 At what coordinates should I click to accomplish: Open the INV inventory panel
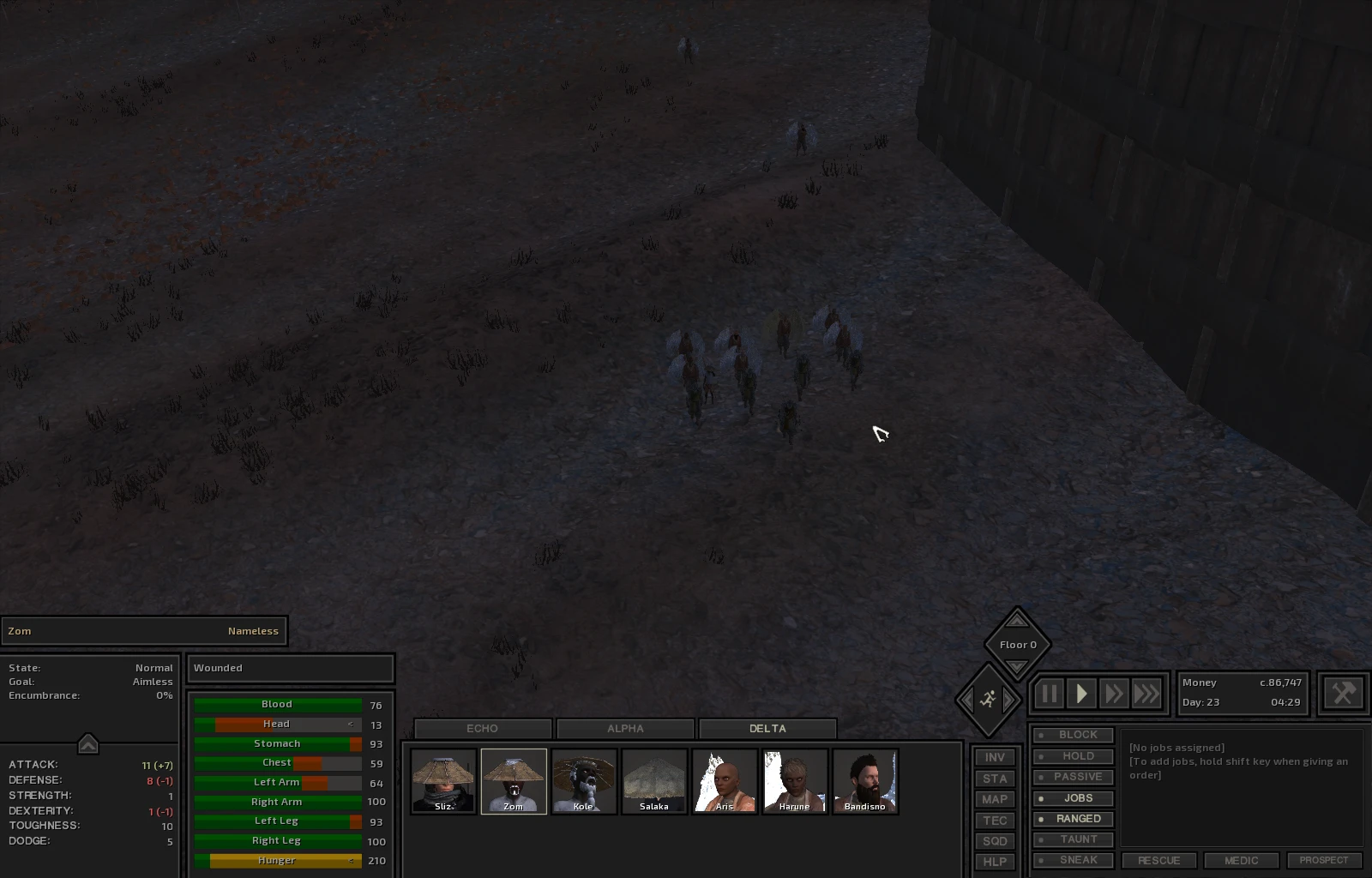(x=995, y=758)
